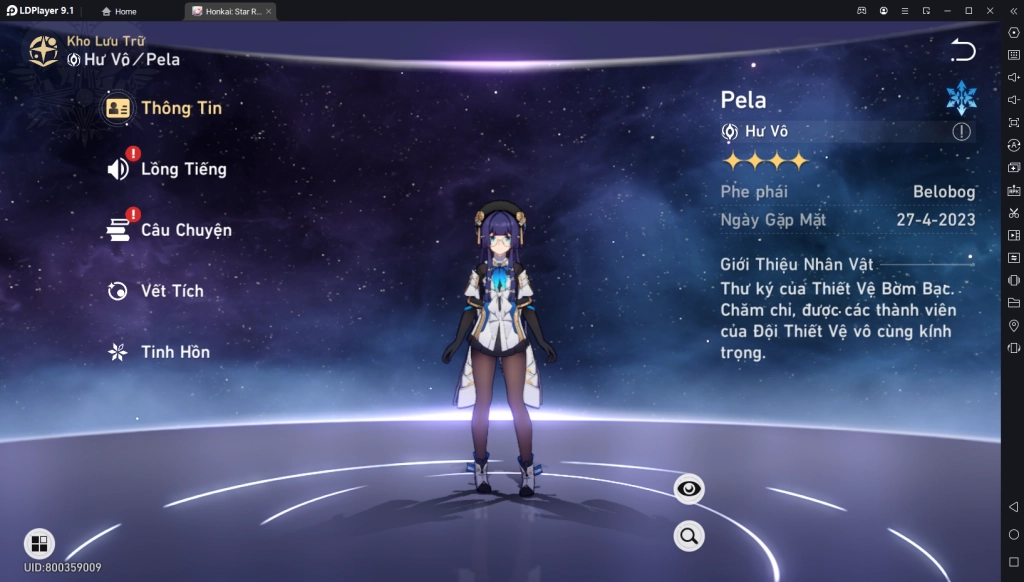1024x582 pixels.
Task: Click the ice element snowflake icon
Action: 961,98
